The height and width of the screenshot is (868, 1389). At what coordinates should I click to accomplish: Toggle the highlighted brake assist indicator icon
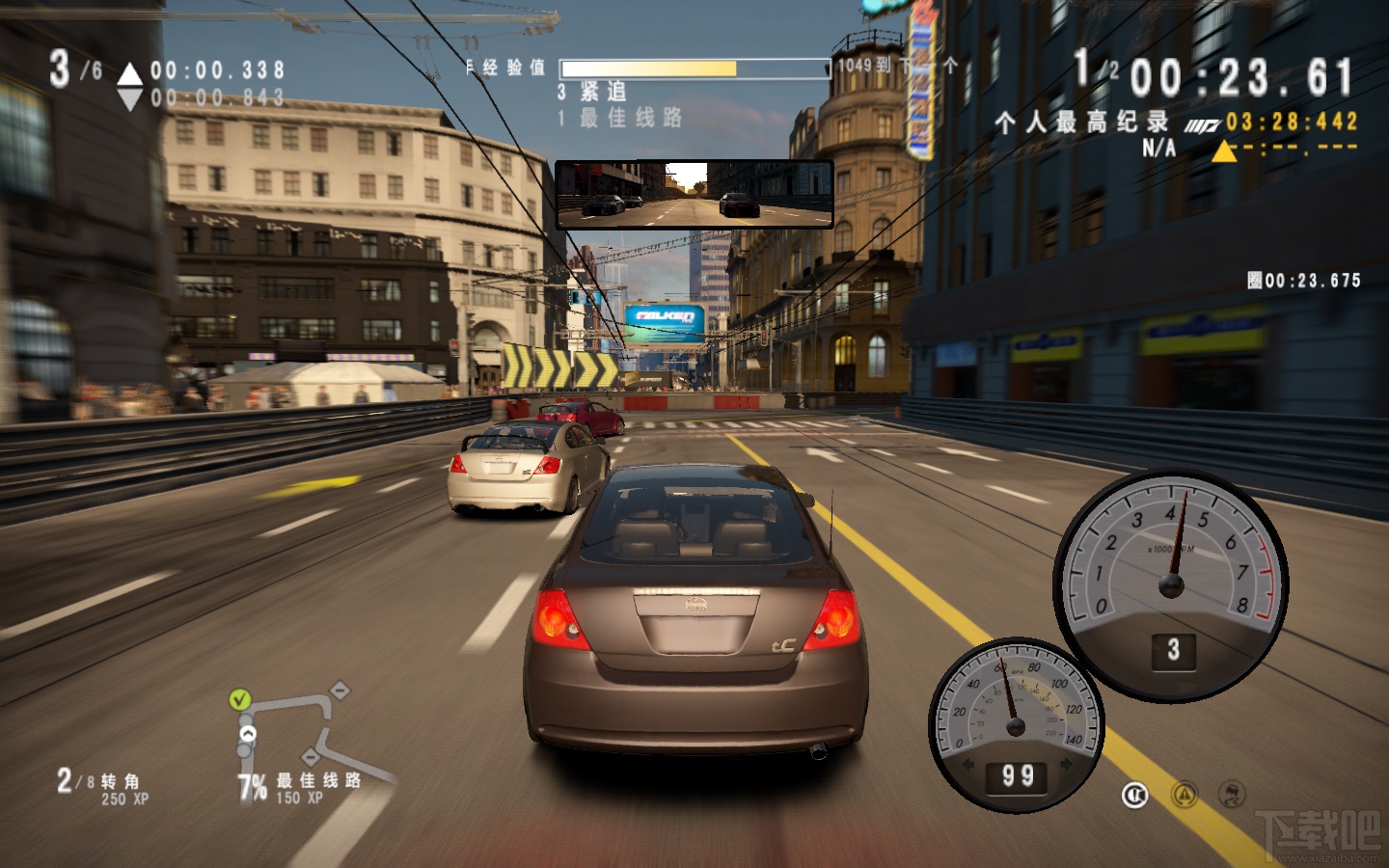coord(1135,795)
